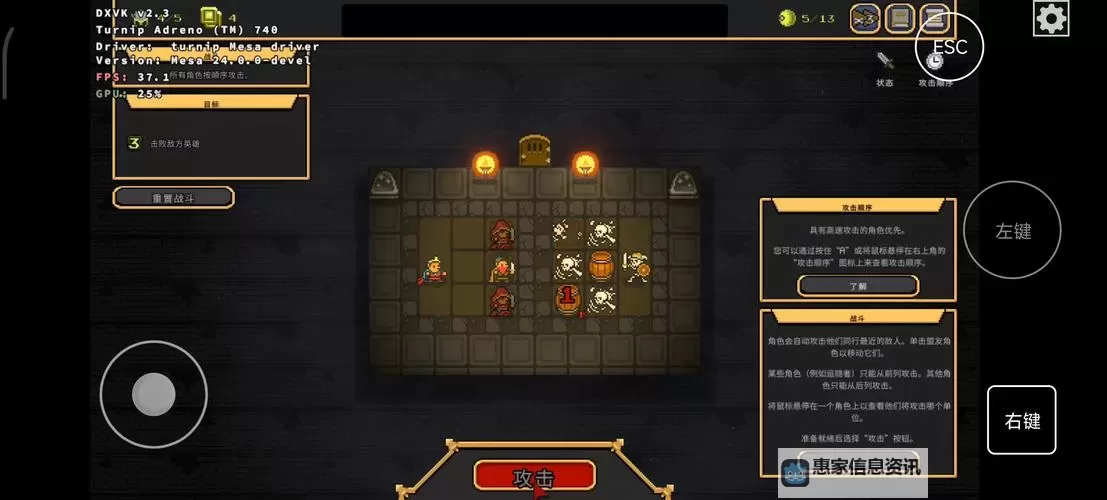Screen dimensions: 1107x500
Task: Select the skeleton warrior with the shield
Action: [635, 266]
